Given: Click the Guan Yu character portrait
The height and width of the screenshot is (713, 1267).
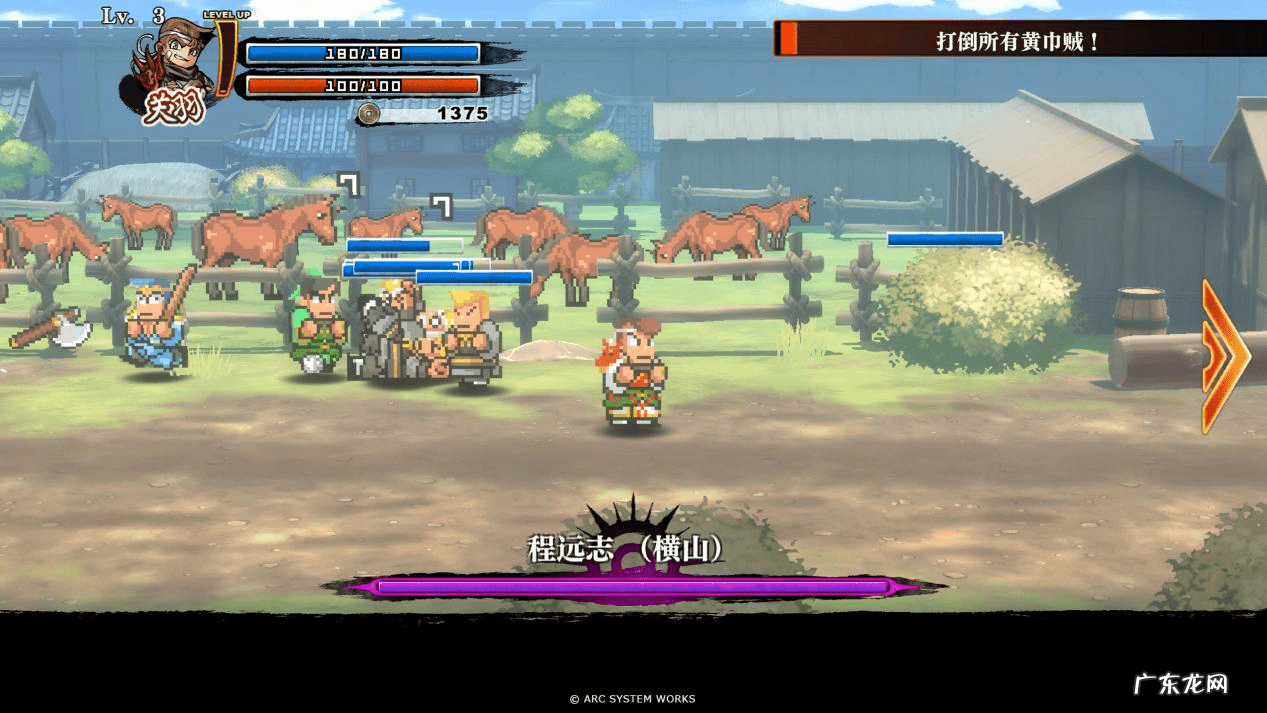Looking at the screenshot, I should tap(175, 68).
